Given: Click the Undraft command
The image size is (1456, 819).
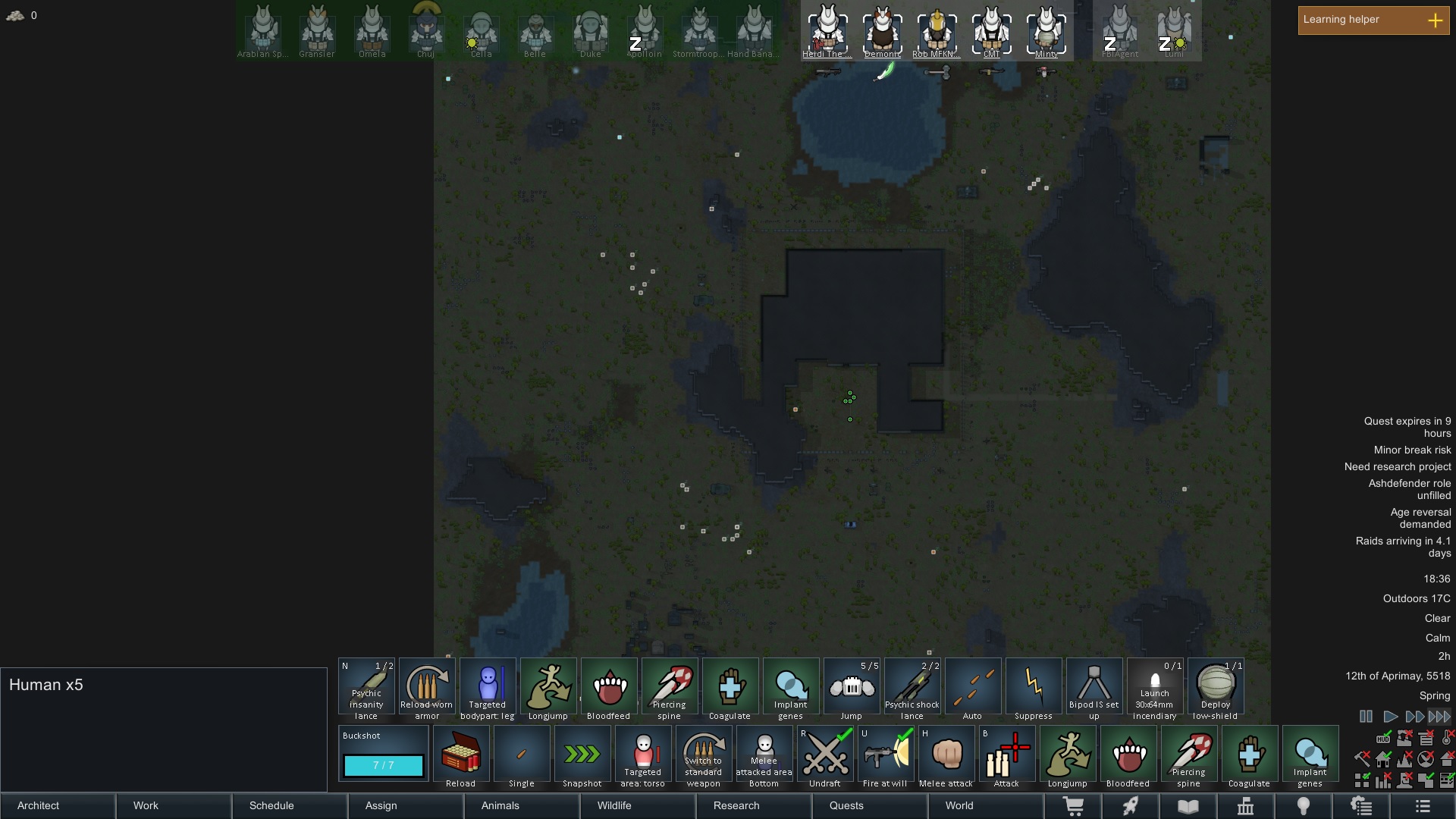Looking at the screenshot, I should [824, 755].
